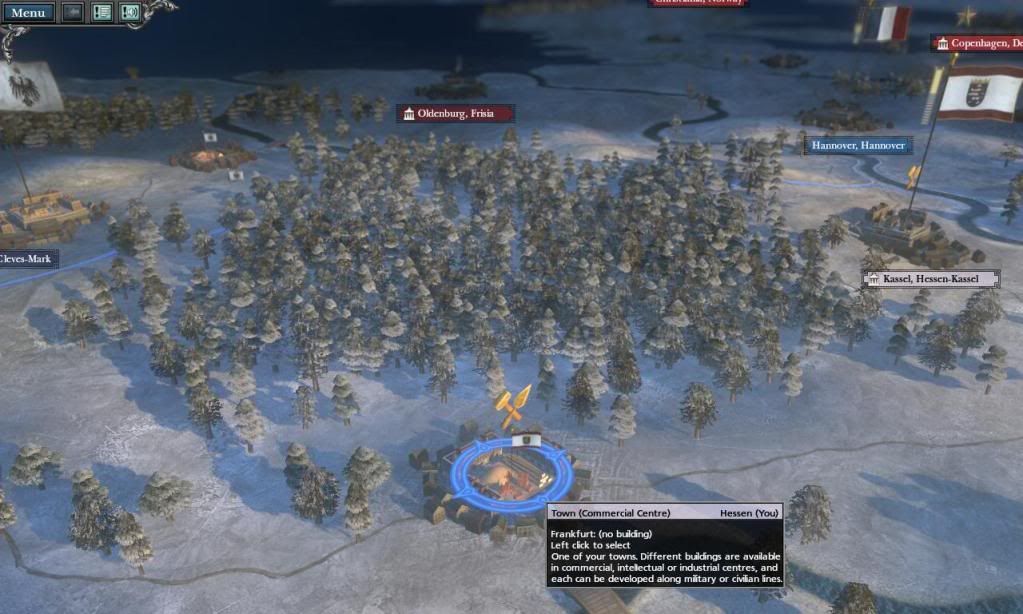Select the Oldenburg, Frisia settlement label
Image resolution: width=1023 pixels, height=614 pixels.
456,114
